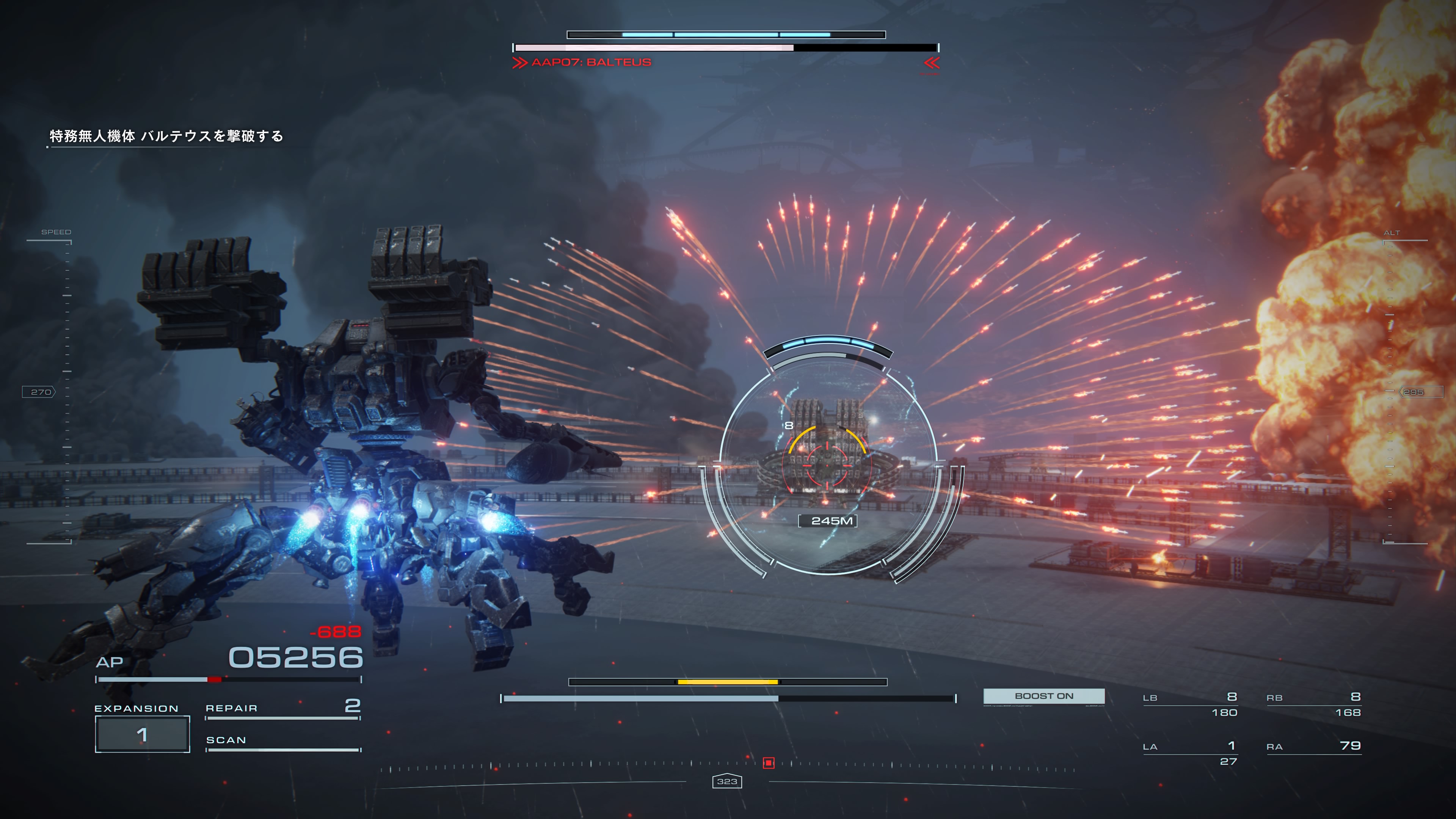The height and width of the screenshot is (819, 1456).
Task: Use the Repair kit entry
Action: [282, 708]
